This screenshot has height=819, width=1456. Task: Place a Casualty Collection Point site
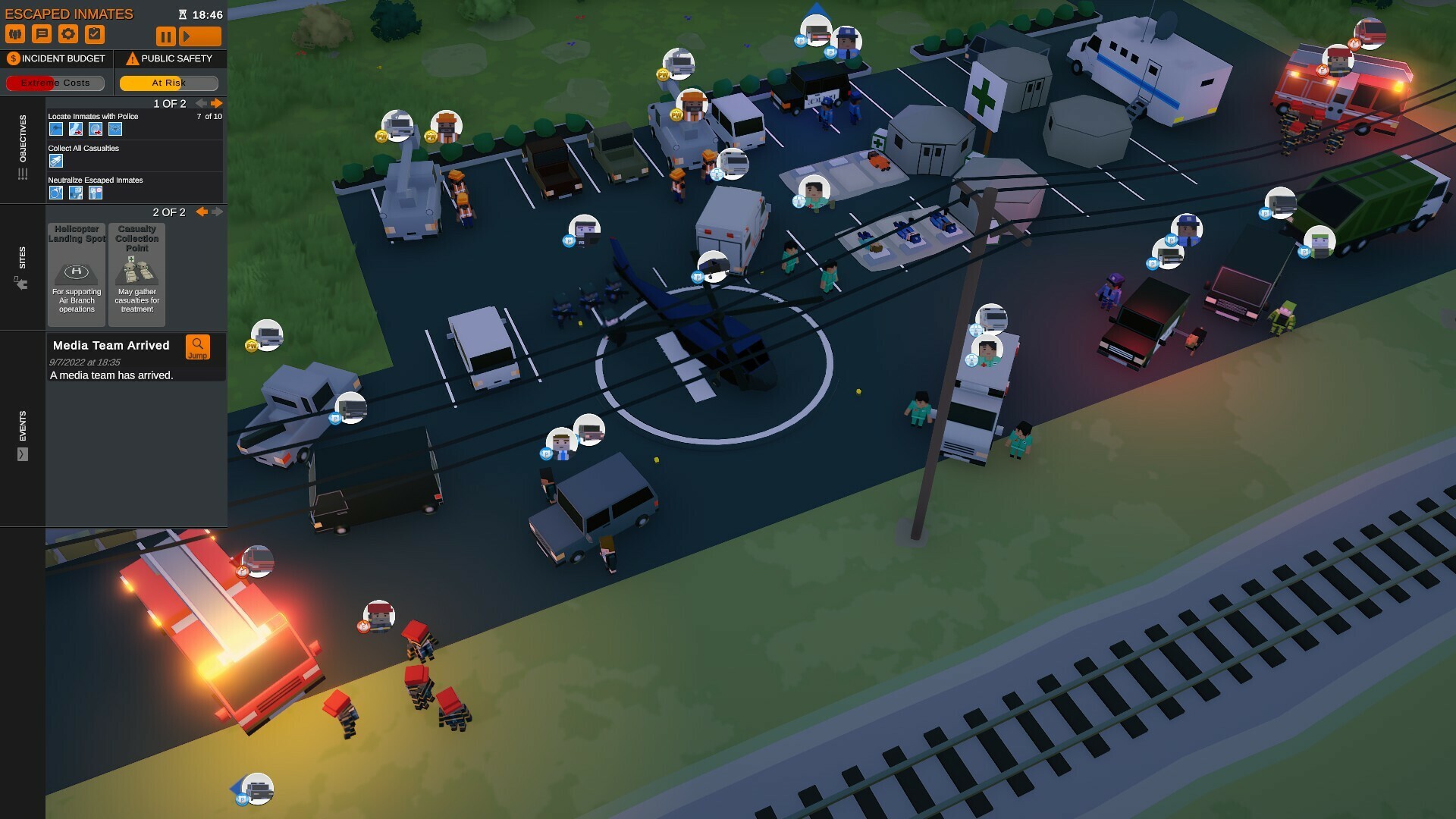[136, 273]
